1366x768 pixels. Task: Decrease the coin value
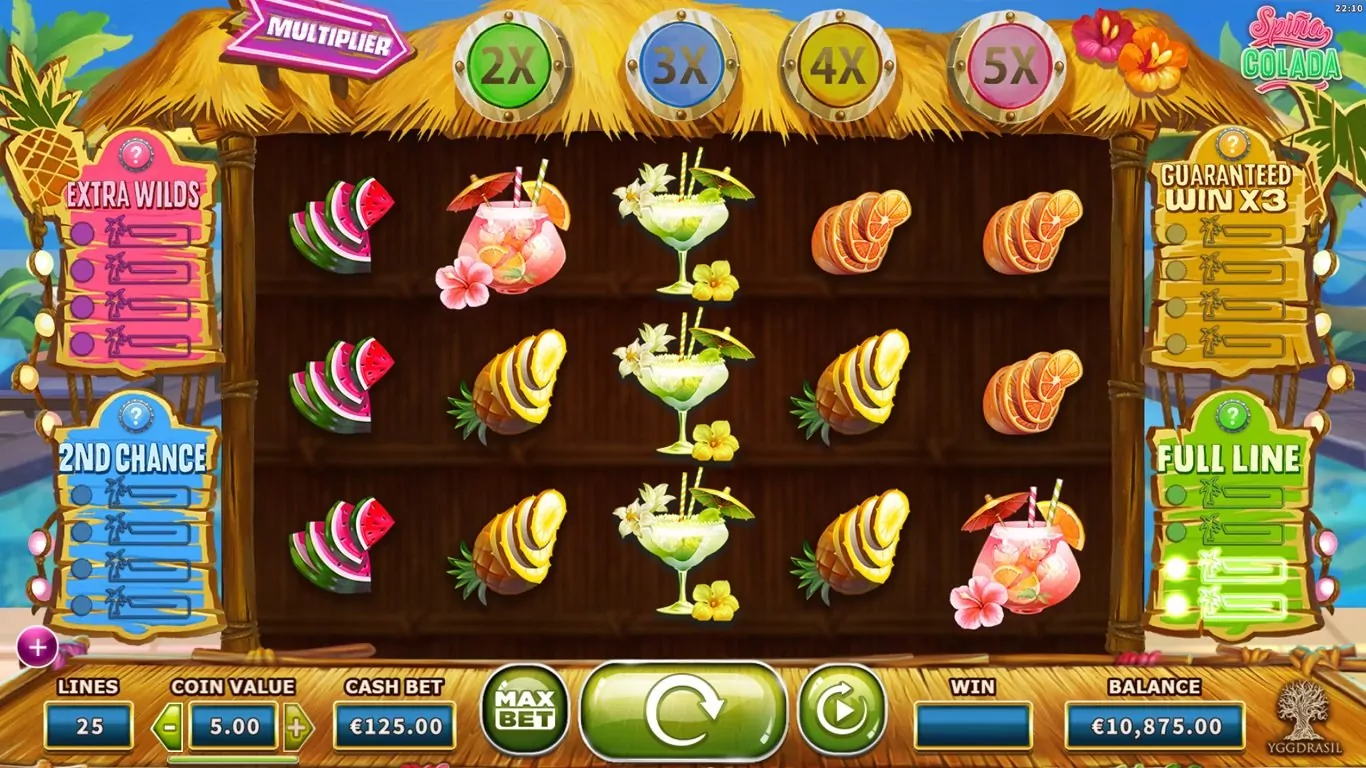[x=167, y=727]
